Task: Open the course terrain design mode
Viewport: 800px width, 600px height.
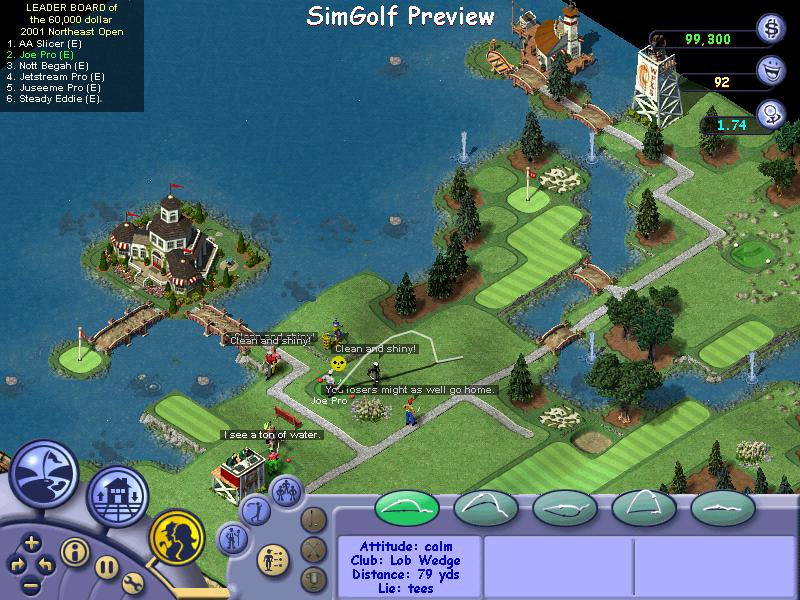Action: pos(44,472)
